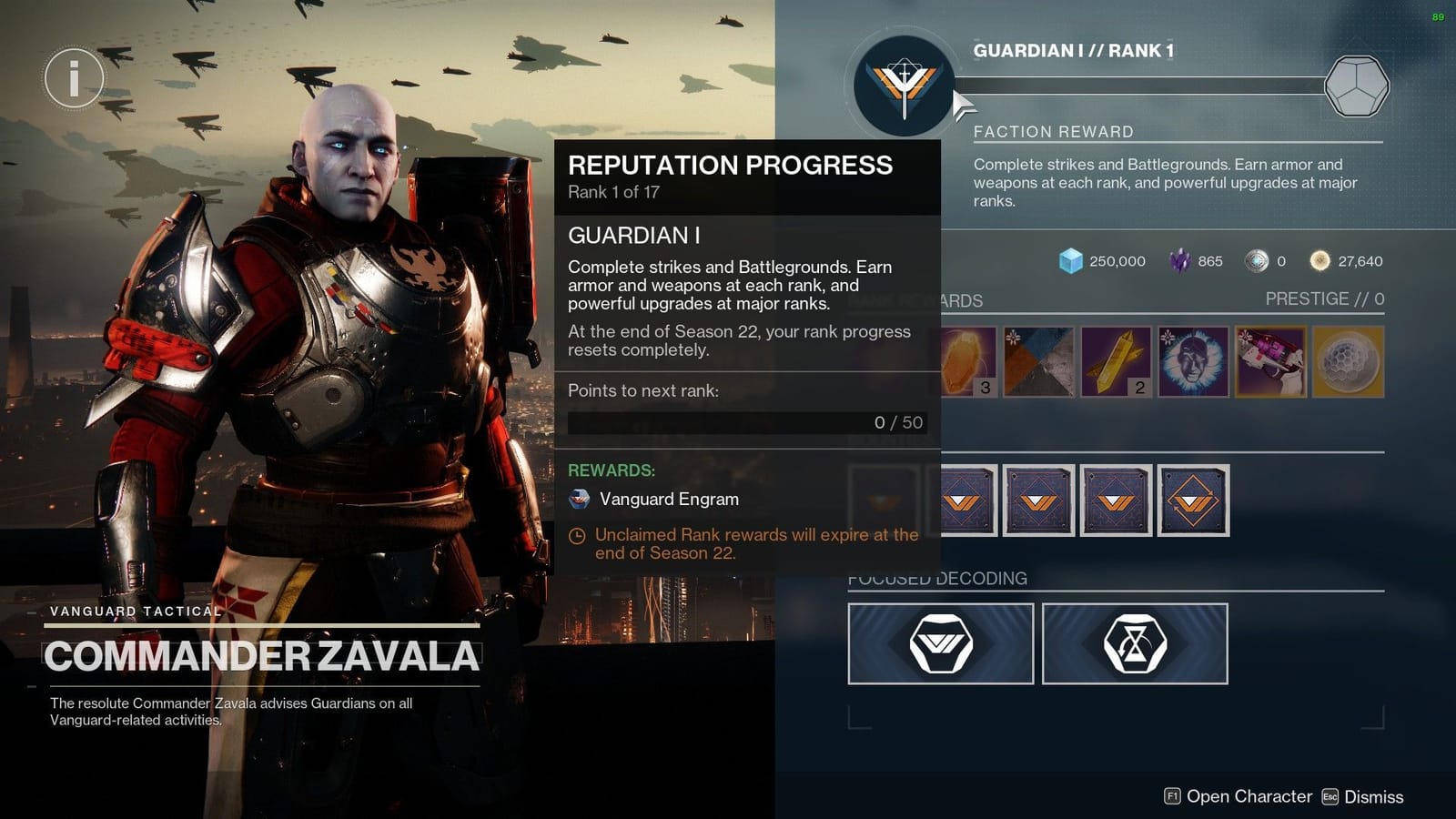This screenshot has height=819, width=1456.
Task: Select the timed engram decoding option
Action: (x=1136, y=643)
